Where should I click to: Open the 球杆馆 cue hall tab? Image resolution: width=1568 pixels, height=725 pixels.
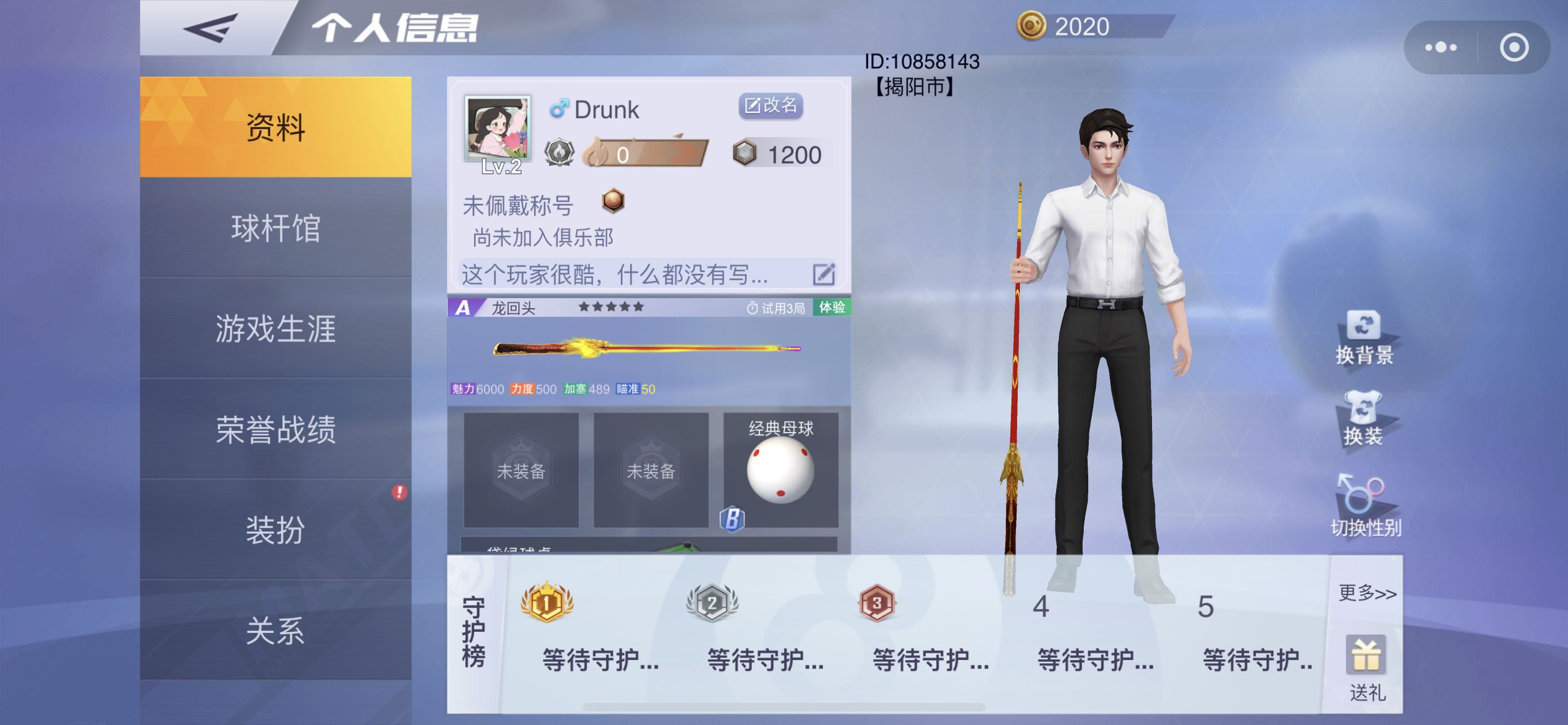(275, 228)
